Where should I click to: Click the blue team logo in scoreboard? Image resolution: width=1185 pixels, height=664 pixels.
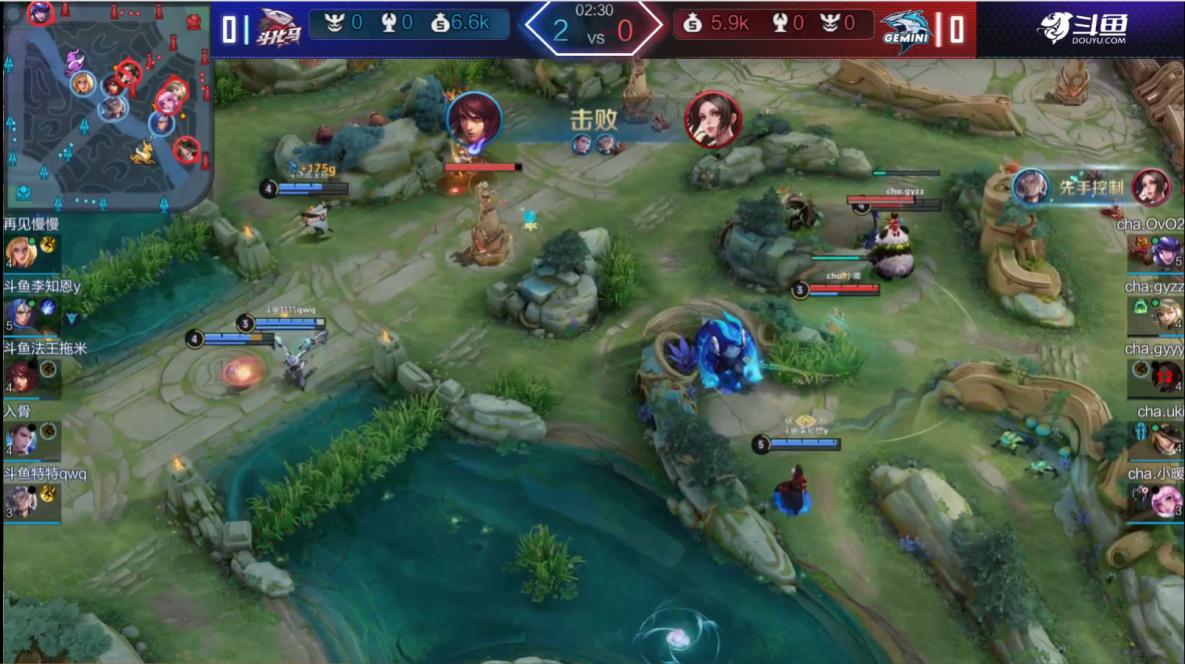tap(280, 28)
